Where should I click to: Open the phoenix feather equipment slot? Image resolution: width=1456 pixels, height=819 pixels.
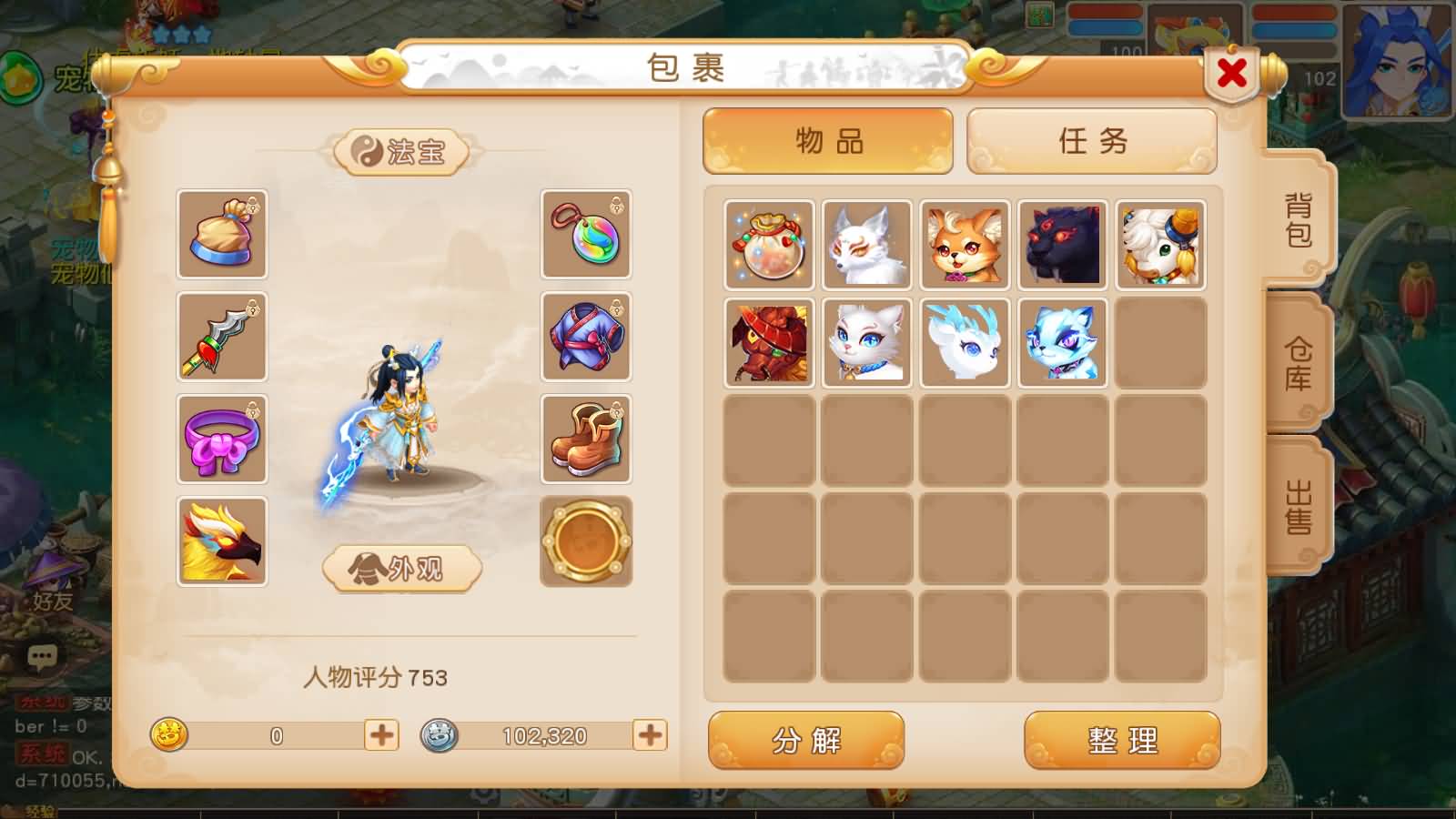pos(222,542)
